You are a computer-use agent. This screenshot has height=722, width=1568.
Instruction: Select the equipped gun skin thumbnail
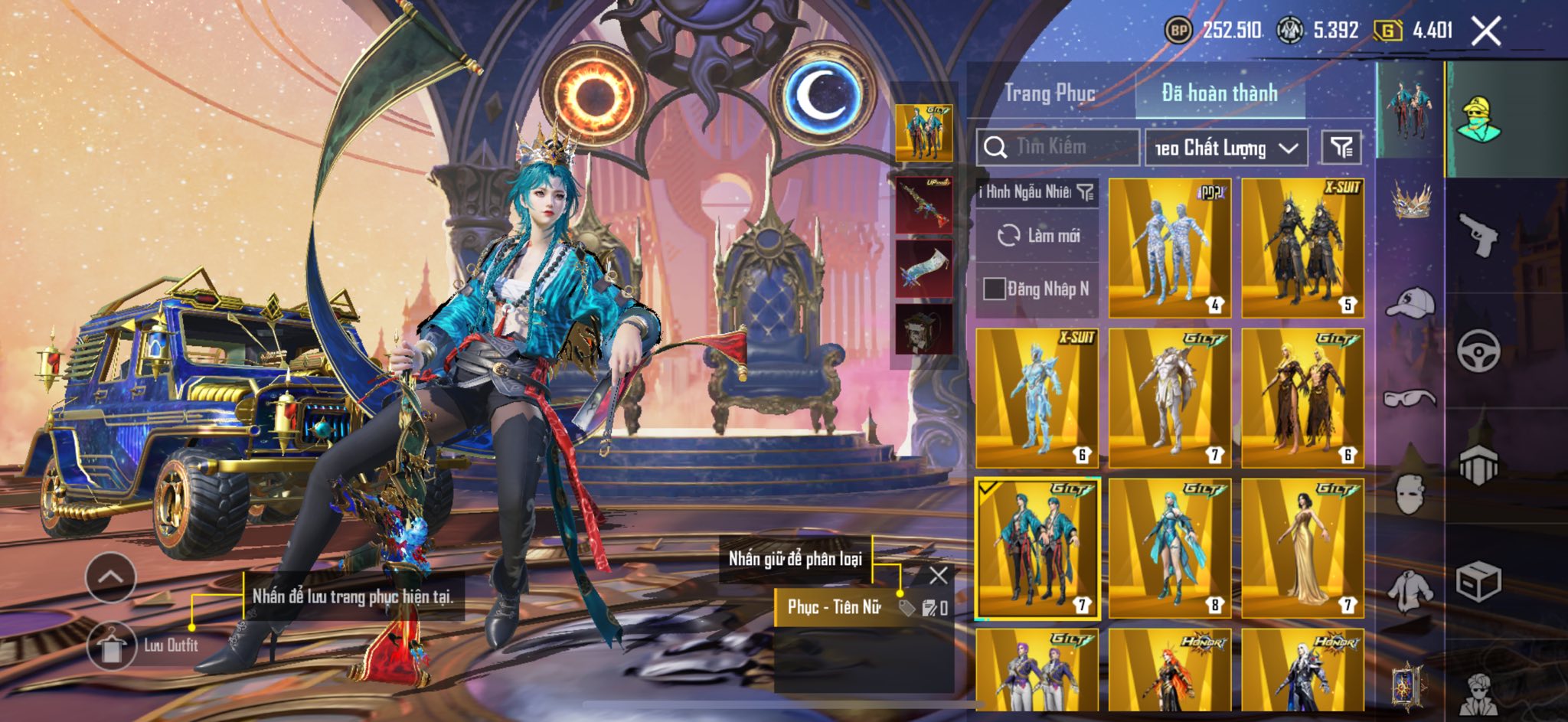point(924,204)
